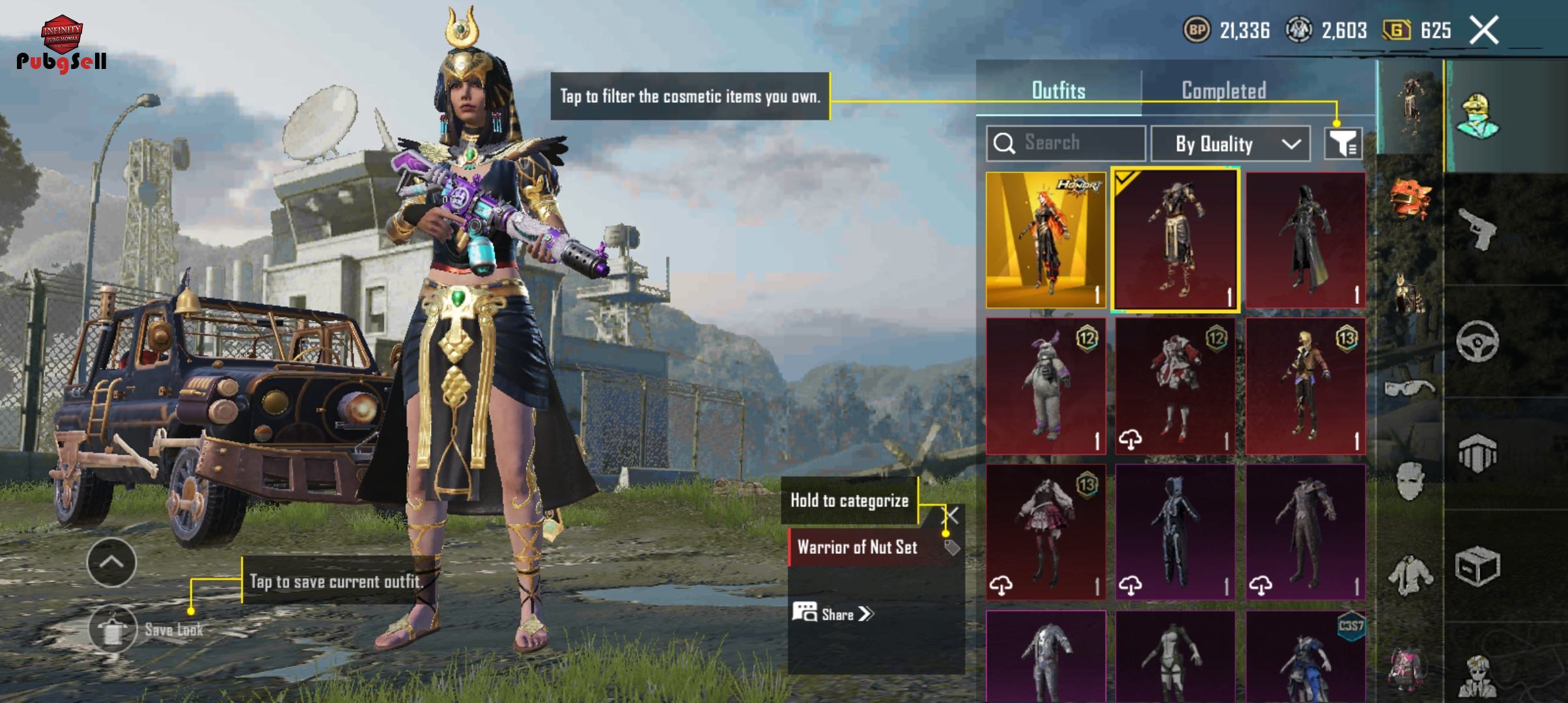Open the crate box category
The width and height of the screenshot is (1568, 703).
1477,566
